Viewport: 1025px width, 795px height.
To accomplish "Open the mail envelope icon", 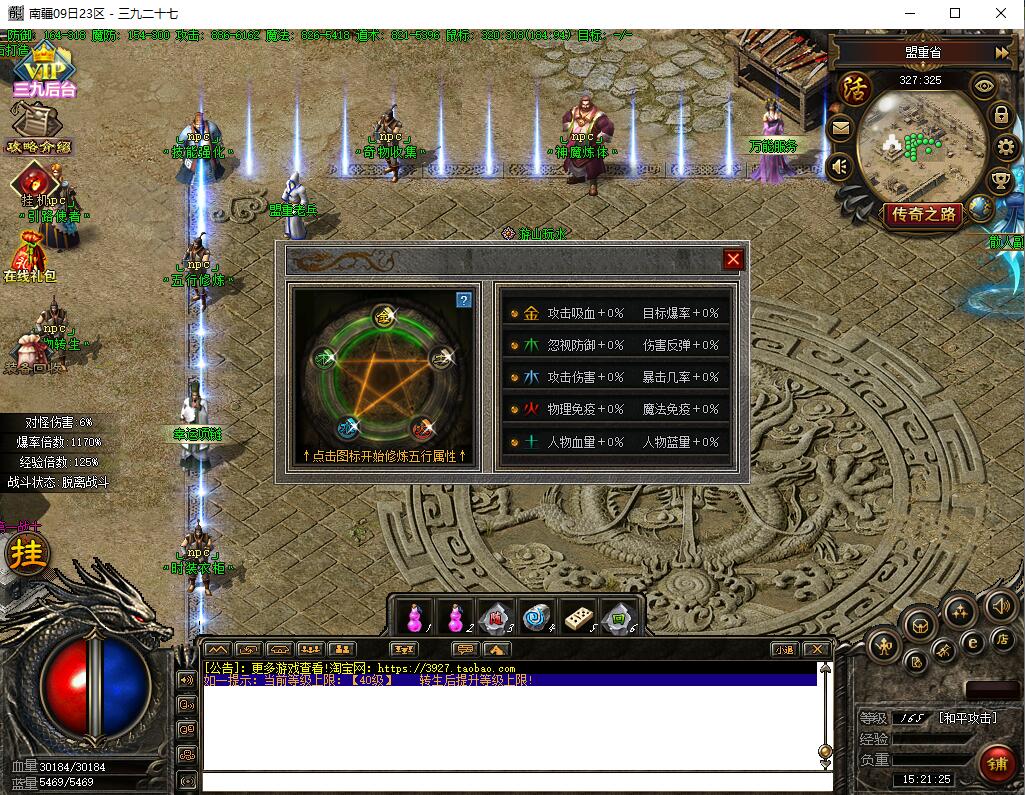I will point(840,128).
